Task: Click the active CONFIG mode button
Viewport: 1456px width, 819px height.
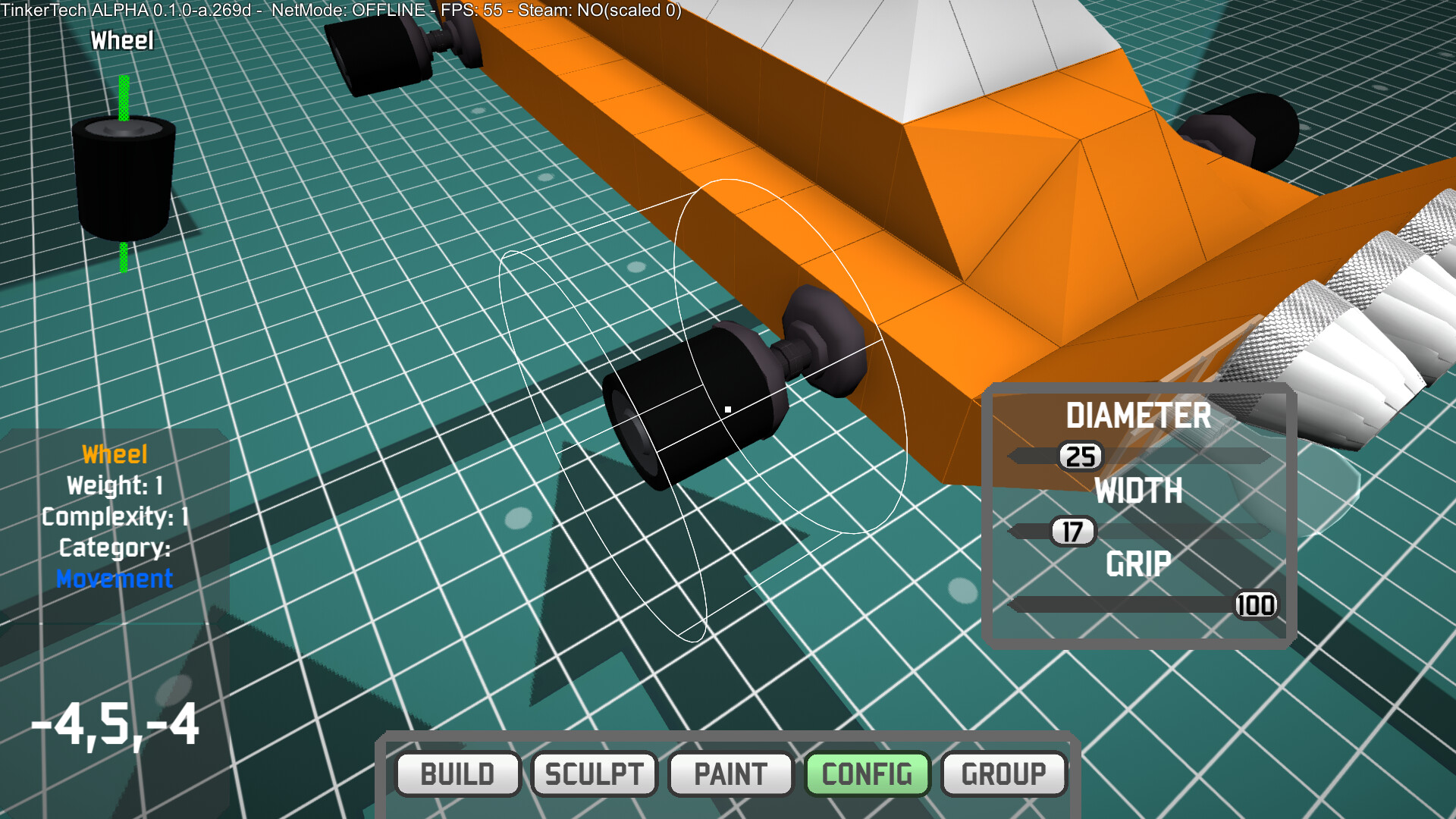Action: 868,774
